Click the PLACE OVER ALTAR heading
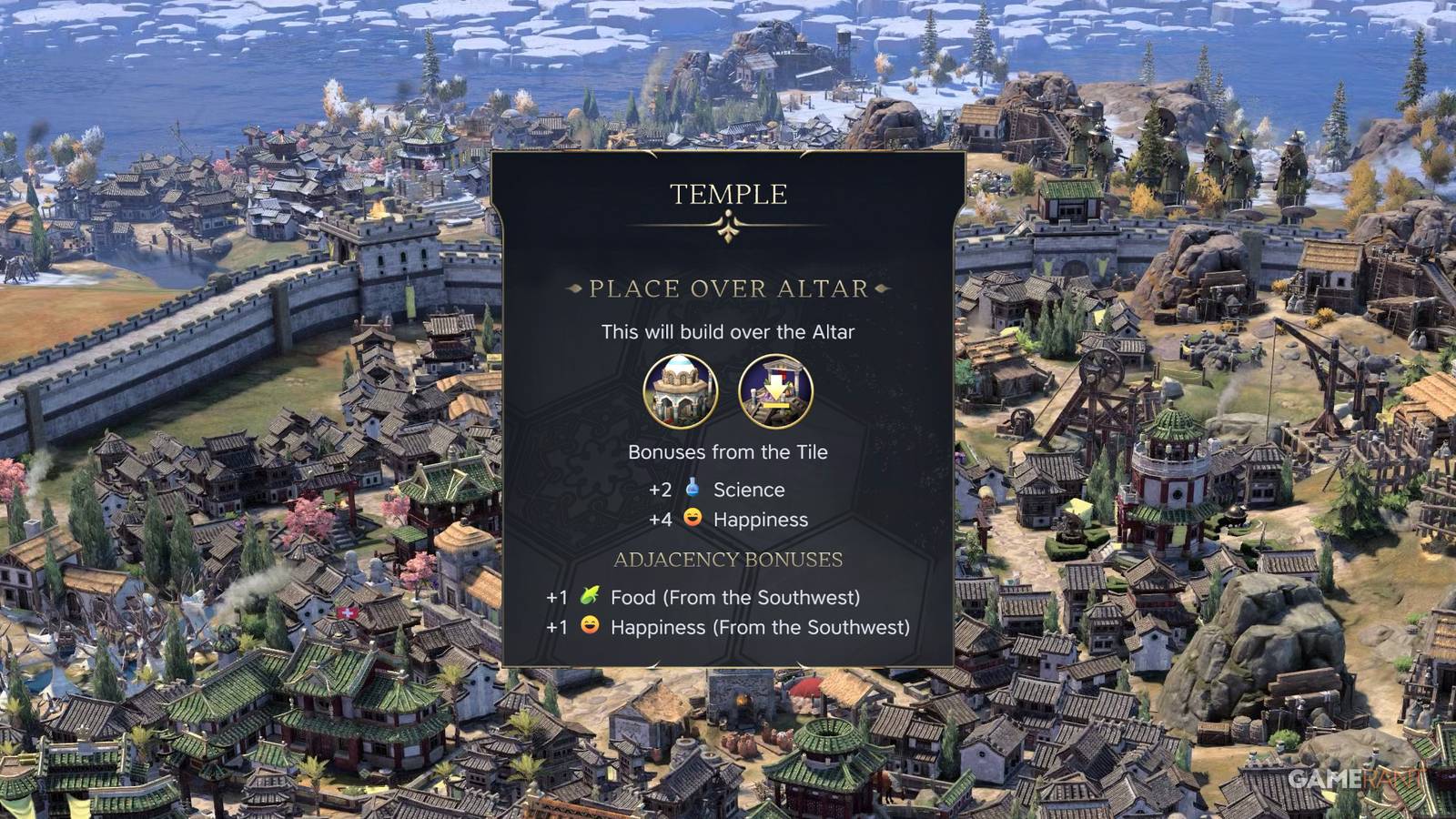 click(728, 288)
